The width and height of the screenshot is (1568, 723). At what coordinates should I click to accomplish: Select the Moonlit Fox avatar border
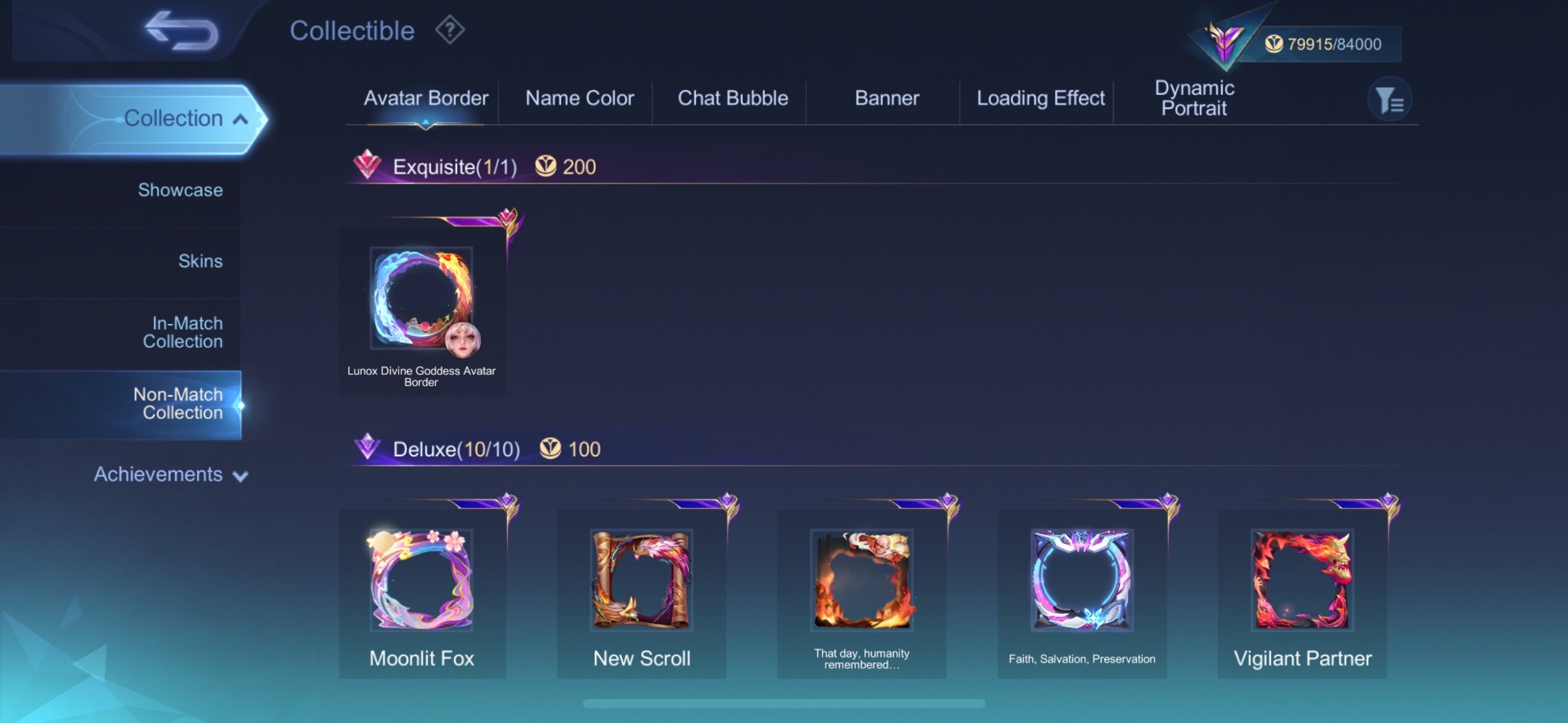421,580
